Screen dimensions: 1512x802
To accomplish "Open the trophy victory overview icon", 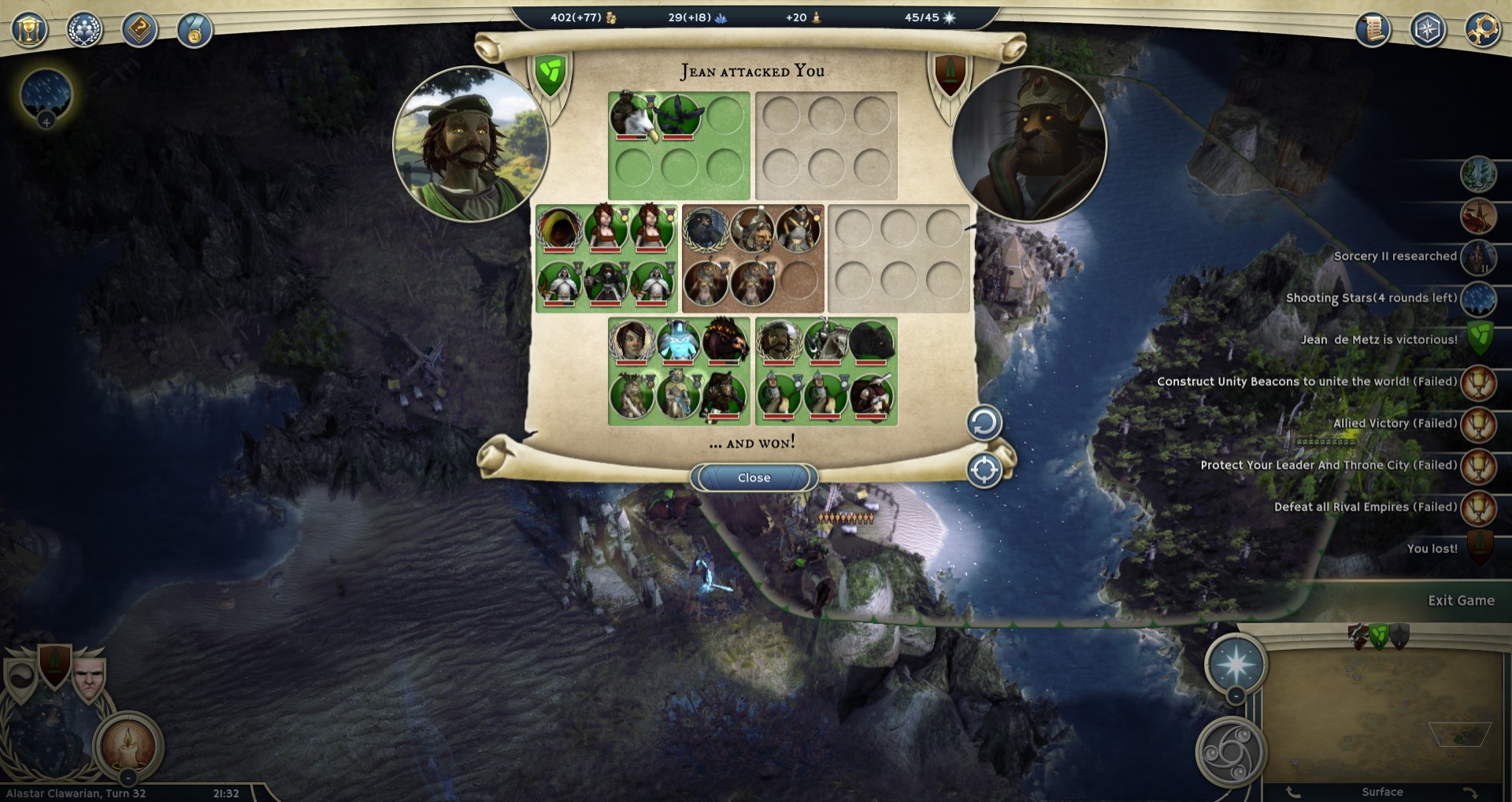I will click(x=30, y=30).
